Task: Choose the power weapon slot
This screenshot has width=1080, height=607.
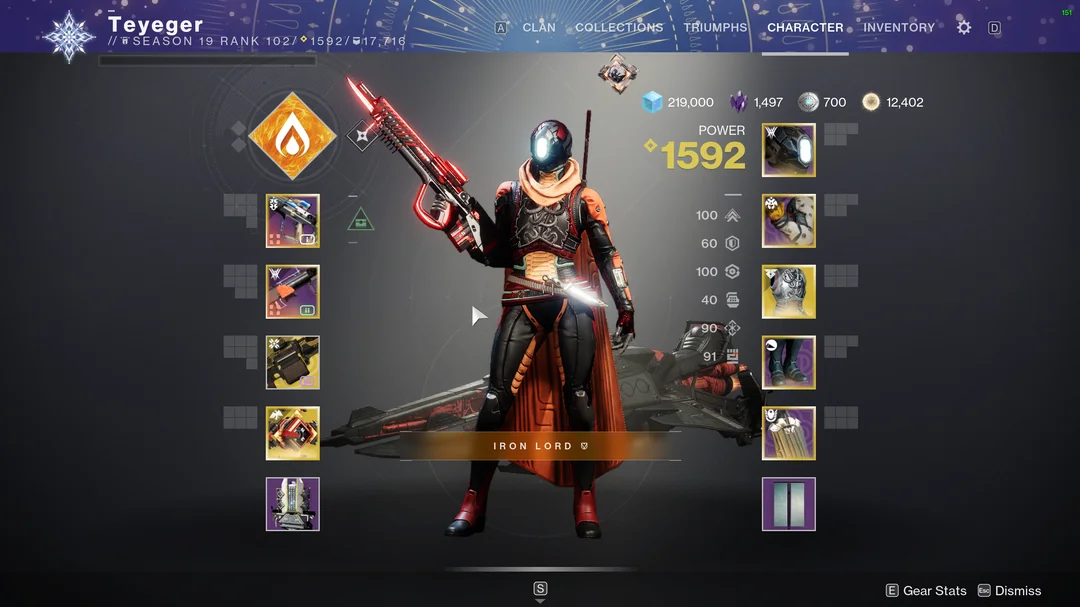Action: [x=293, y=362]
